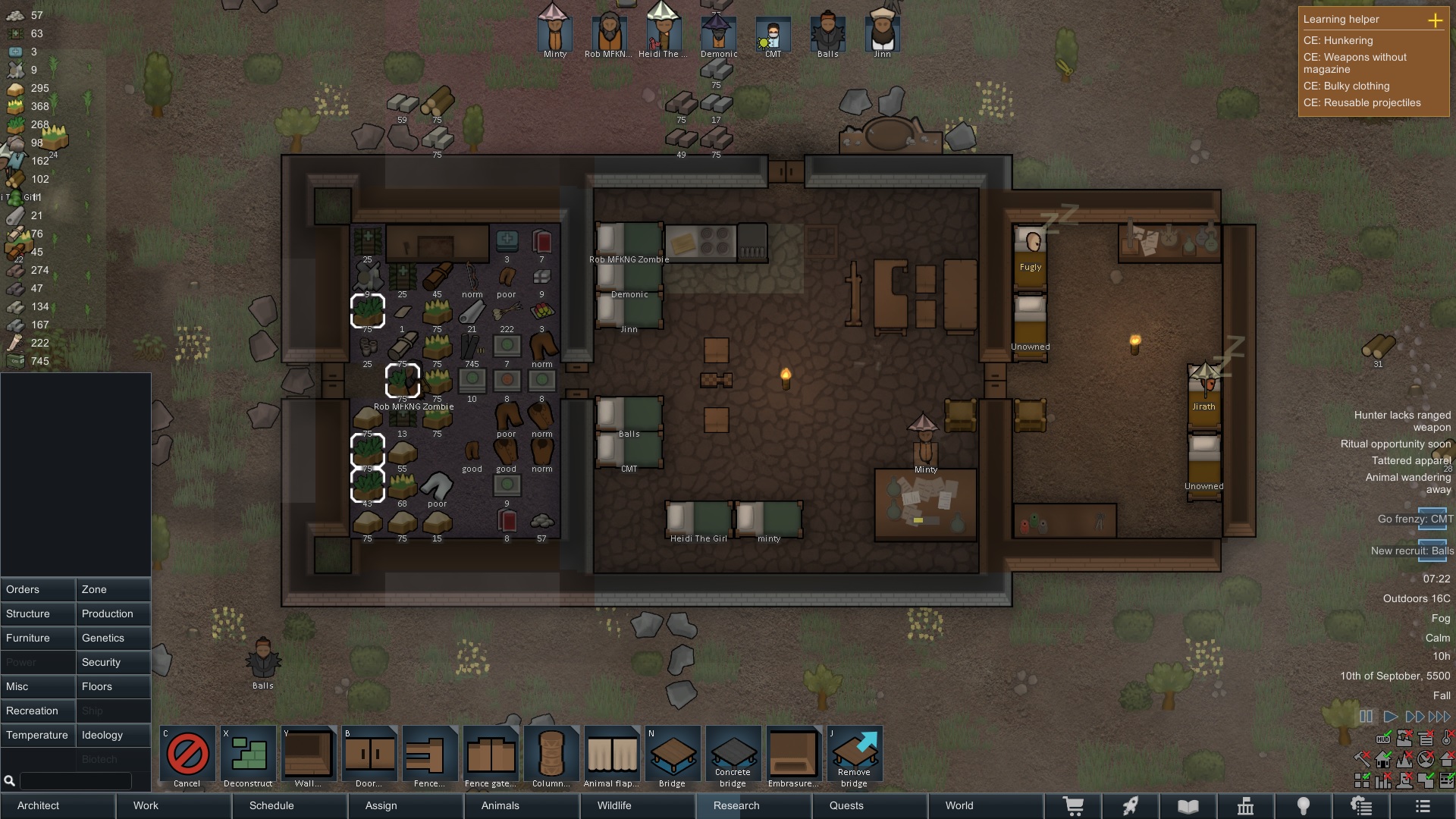Select the Concrete bridge option
1456x819 pixels.
tap(733, 756)
